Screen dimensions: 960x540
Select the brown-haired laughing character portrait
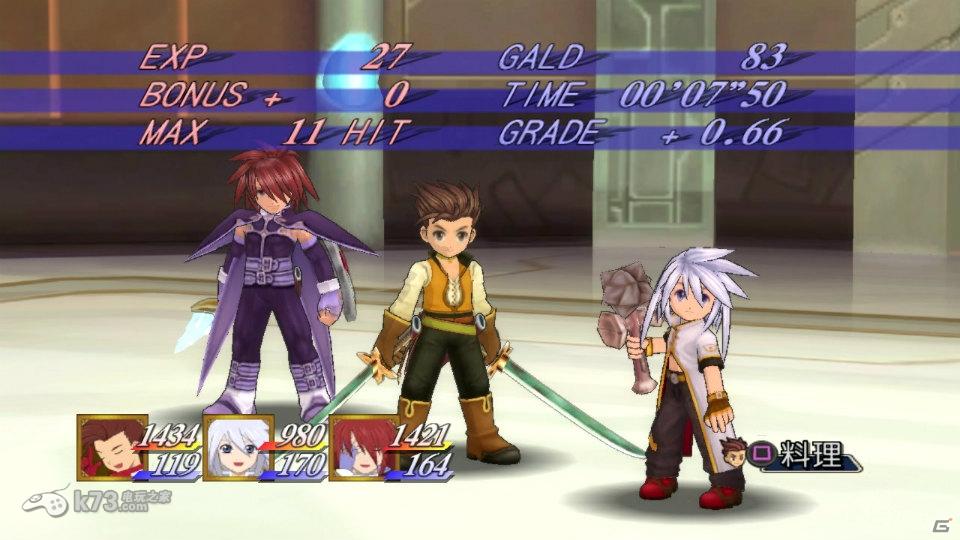pyautogui.click(x=112, y=447)
